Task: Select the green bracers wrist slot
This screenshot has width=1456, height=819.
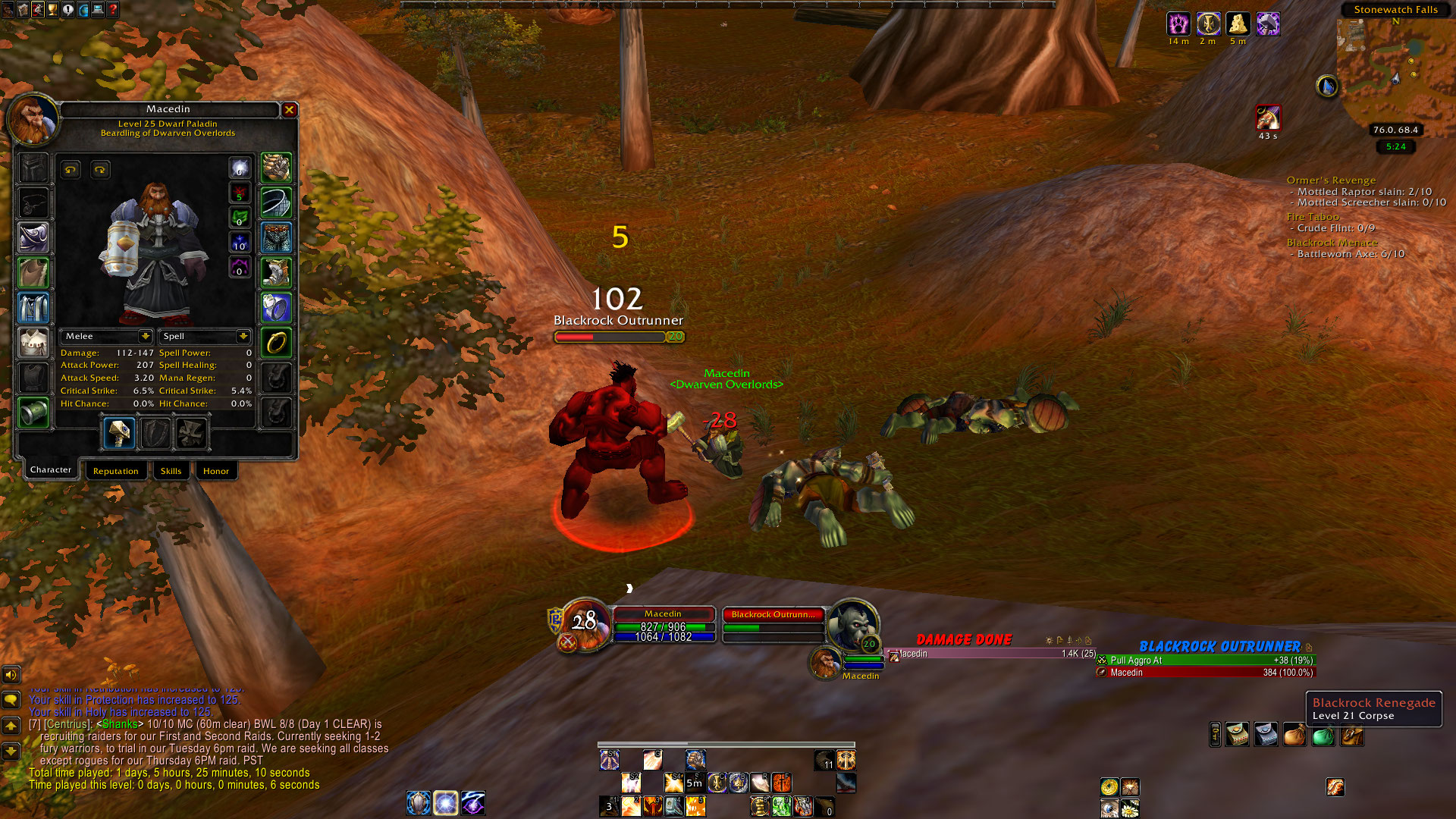Action: (x=33, y=413)
